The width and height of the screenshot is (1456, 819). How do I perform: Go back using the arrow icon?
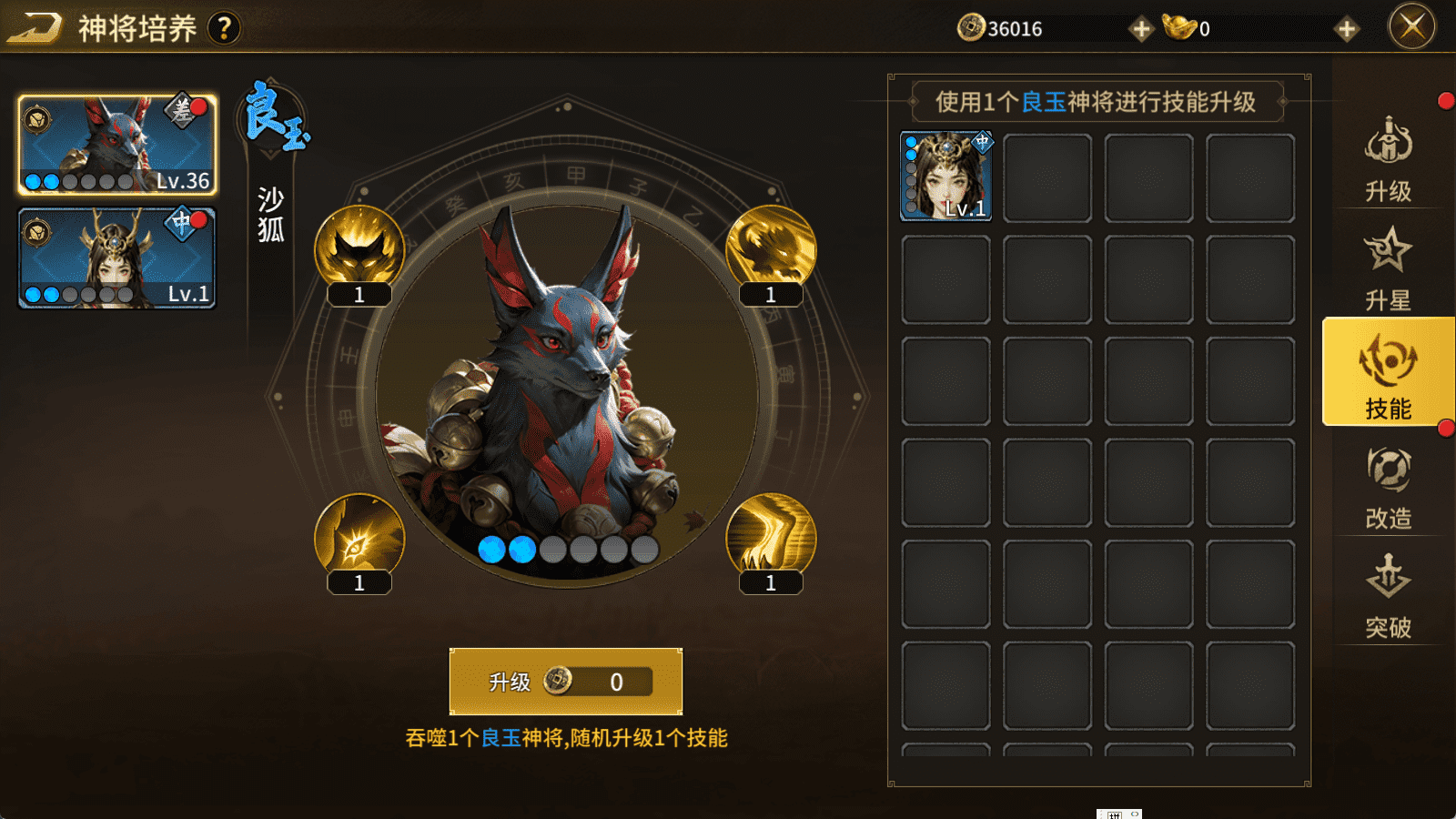tap(34, 28)
